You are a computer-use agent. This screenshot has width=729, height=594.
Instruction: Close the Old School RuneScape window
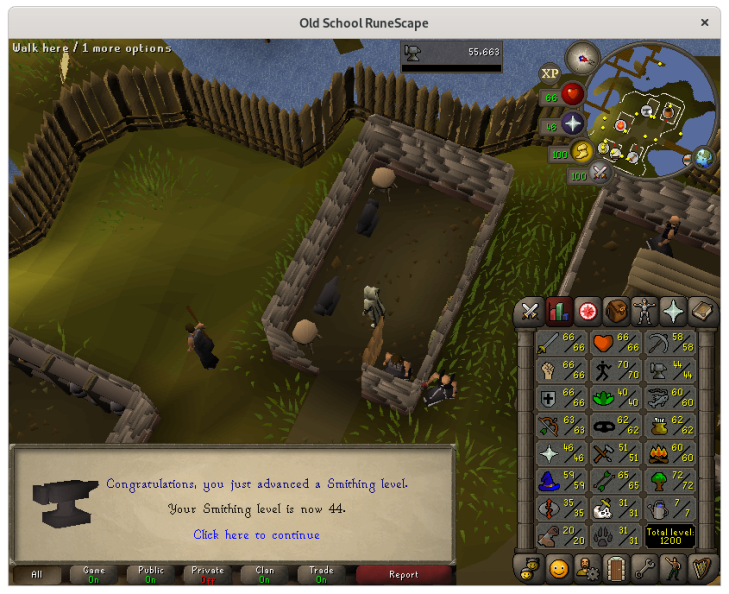[706, 22]
